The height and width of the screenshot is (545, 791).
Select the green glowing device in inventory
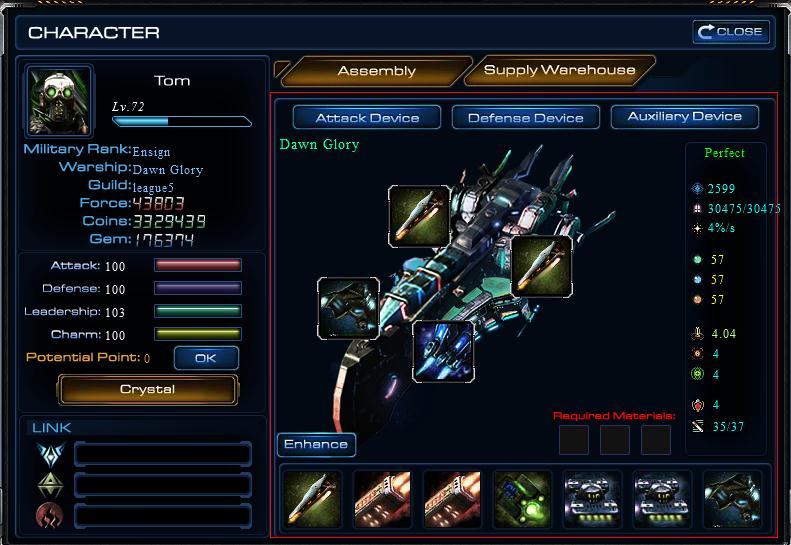[522, 498]
